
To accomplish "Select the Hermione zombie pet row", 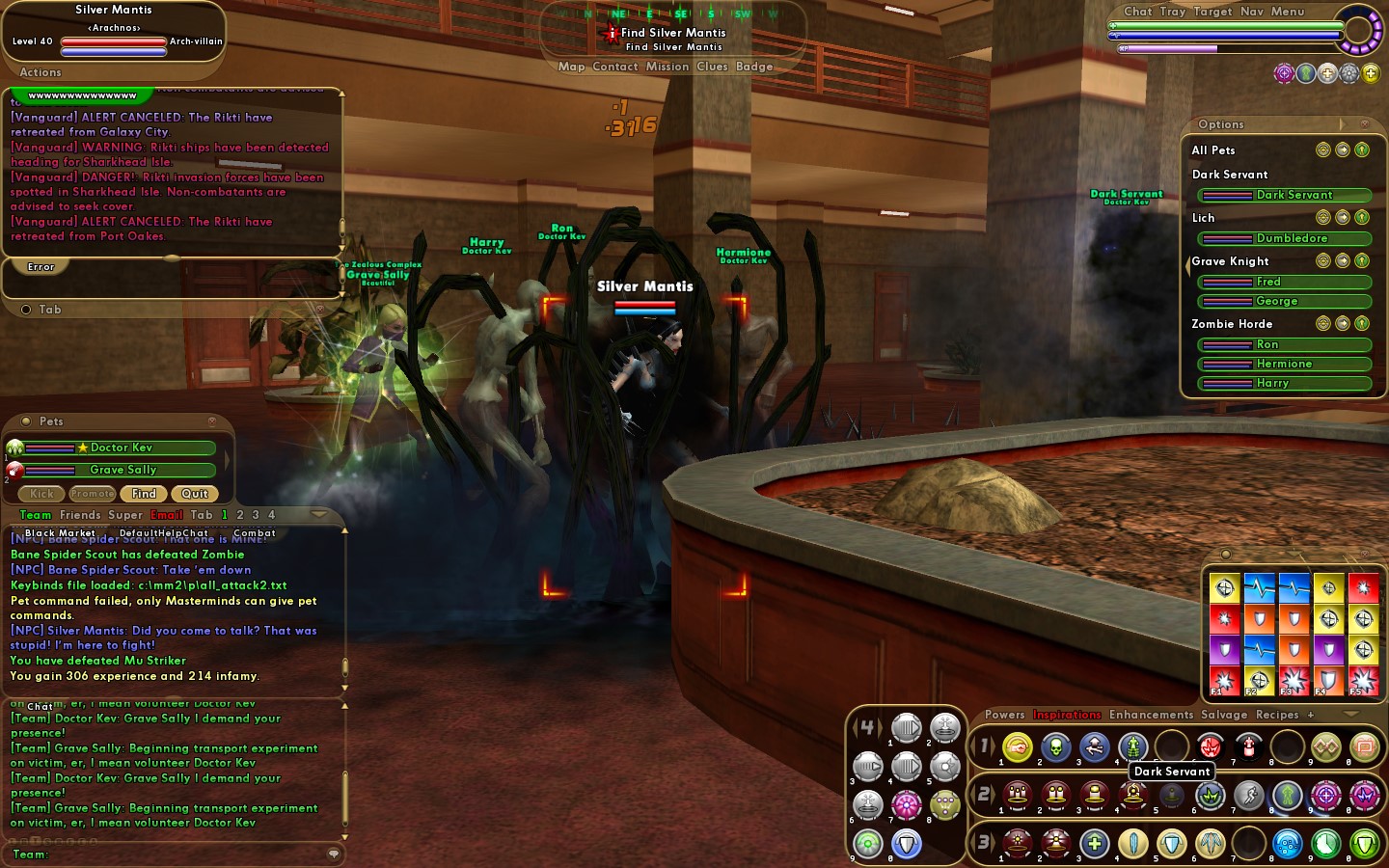I will (x=1285, y=364).
